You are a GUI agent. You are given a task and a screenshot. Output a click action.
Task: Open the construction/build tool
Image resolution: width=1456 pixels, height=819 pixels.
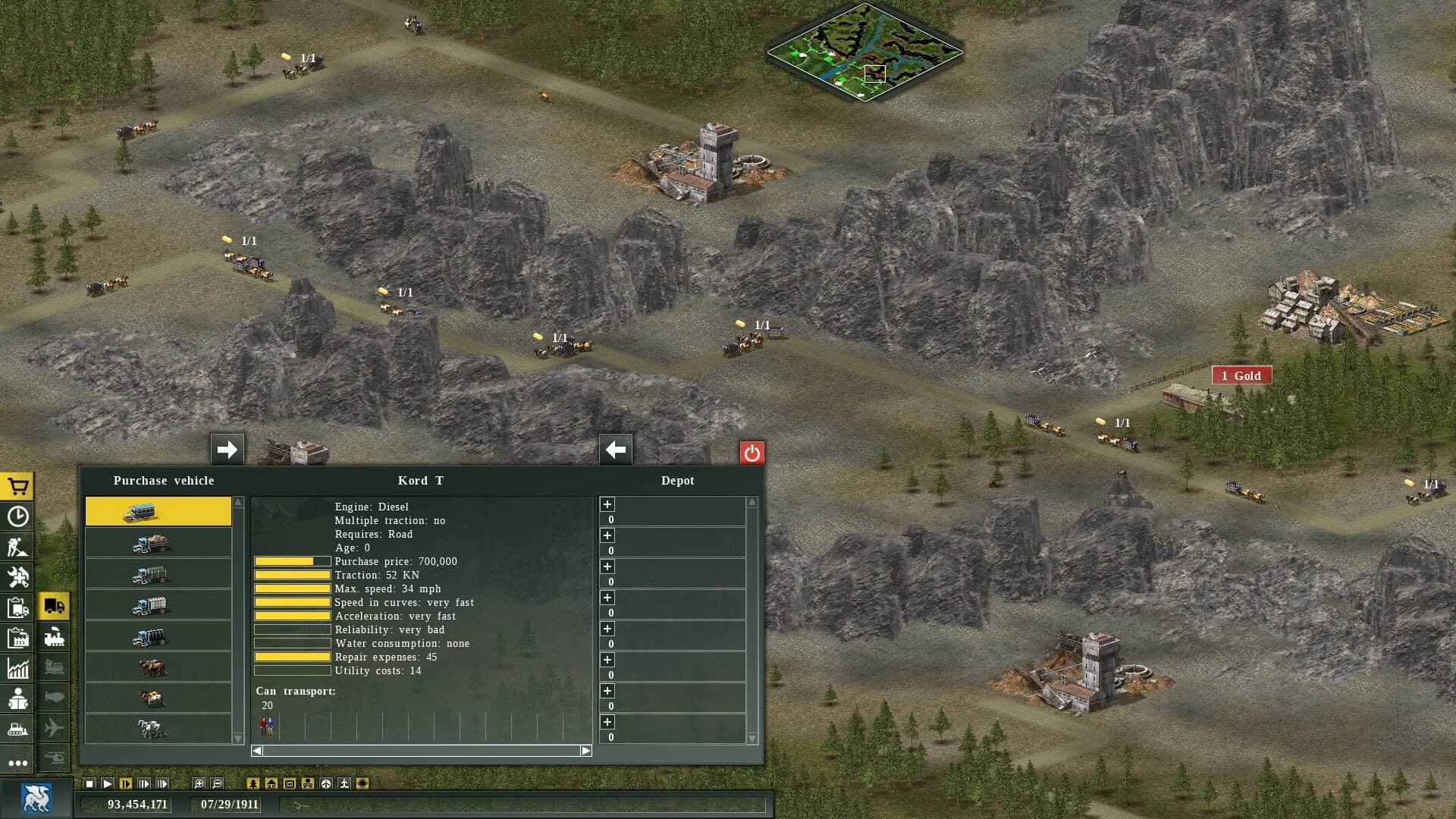(17, 546)
